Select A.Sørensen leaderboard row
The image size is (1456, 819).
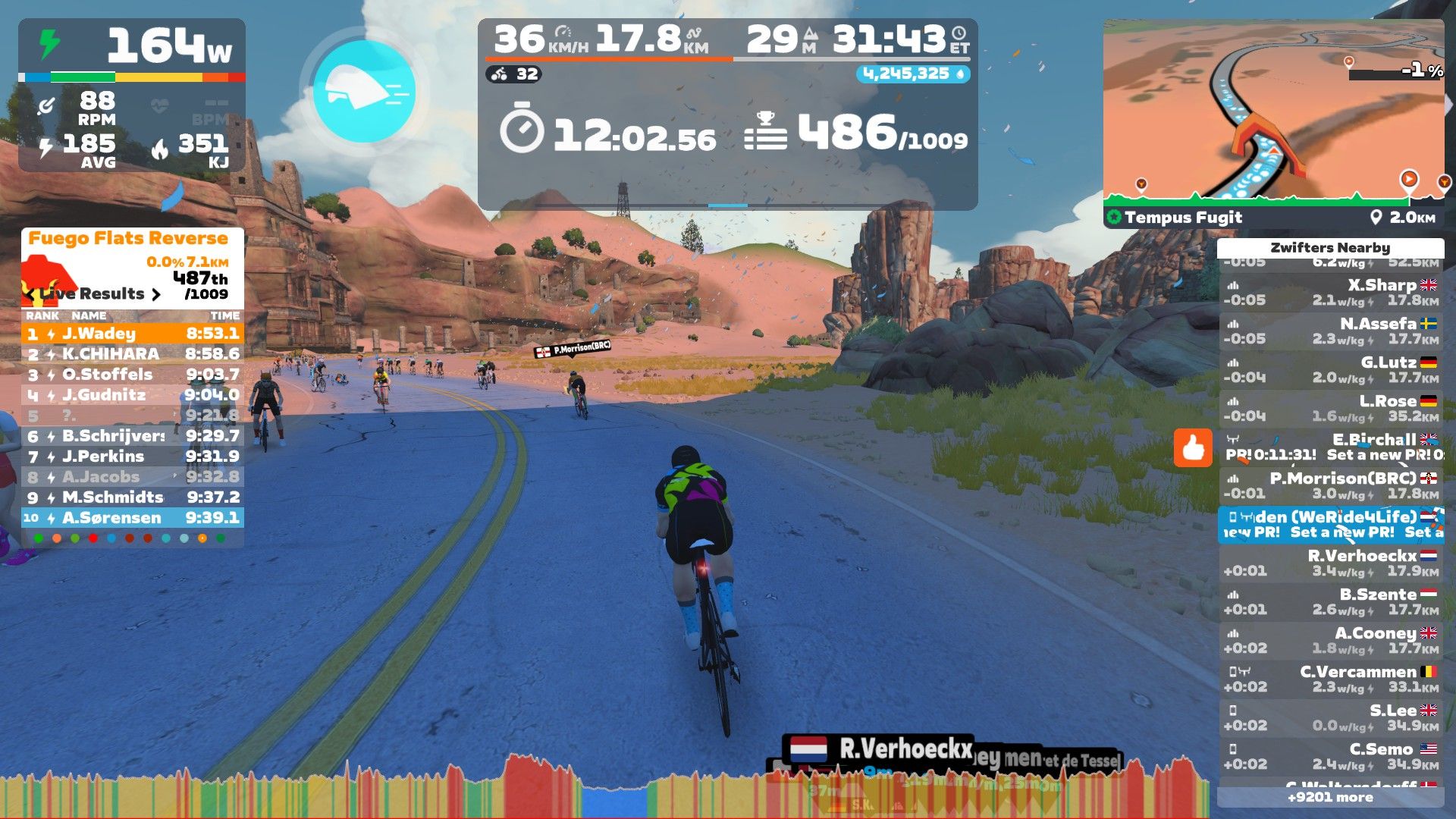pos(133,518)
